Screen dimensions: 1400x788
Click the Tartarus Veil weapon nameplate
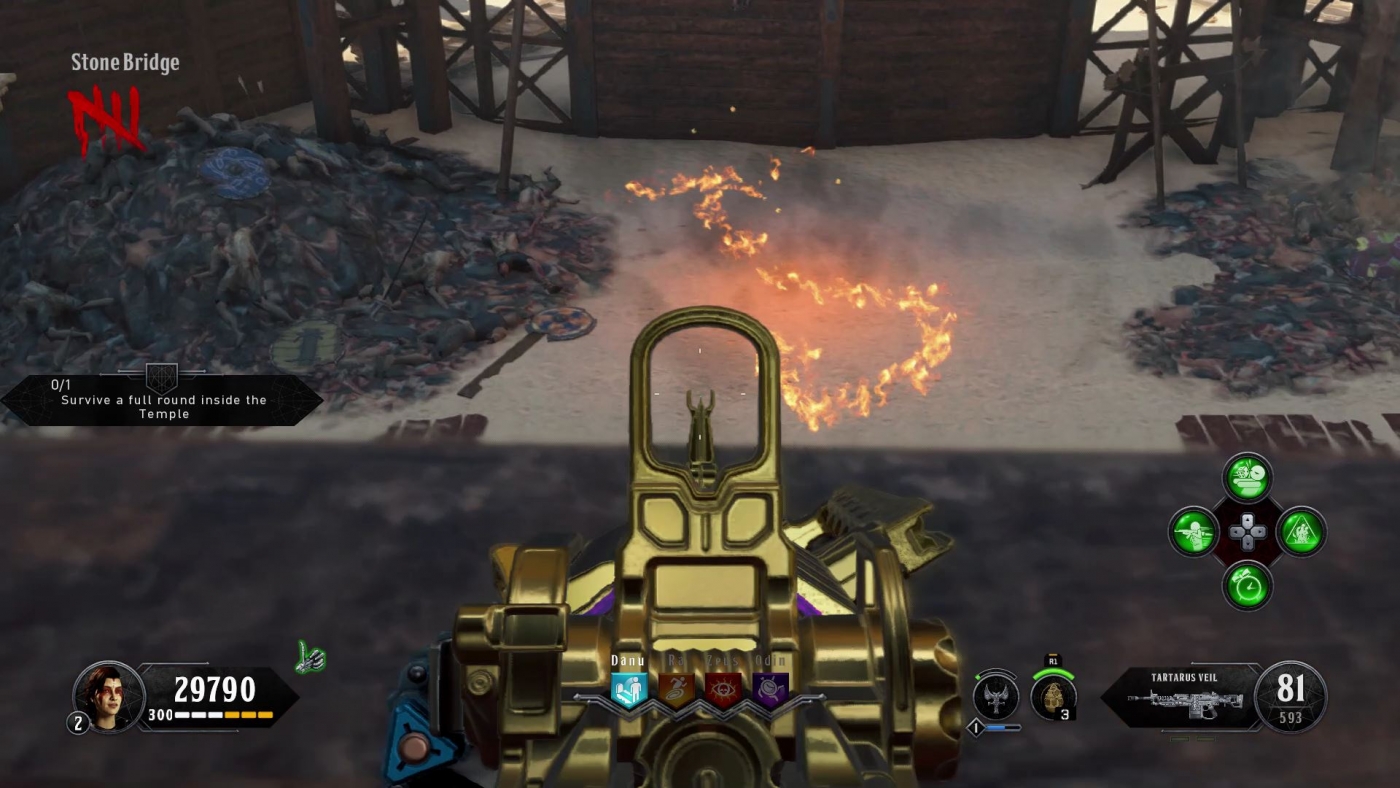[x=1195, y=676]
